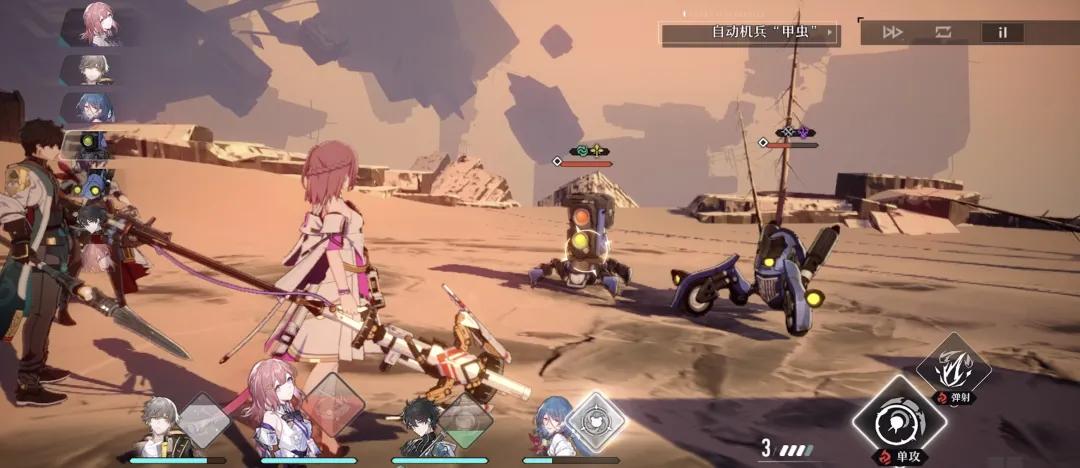Activate dark-haired Dan Heng's green ultimate
The width and height of the screenshot is (1080, 468).
coord(465,420)
